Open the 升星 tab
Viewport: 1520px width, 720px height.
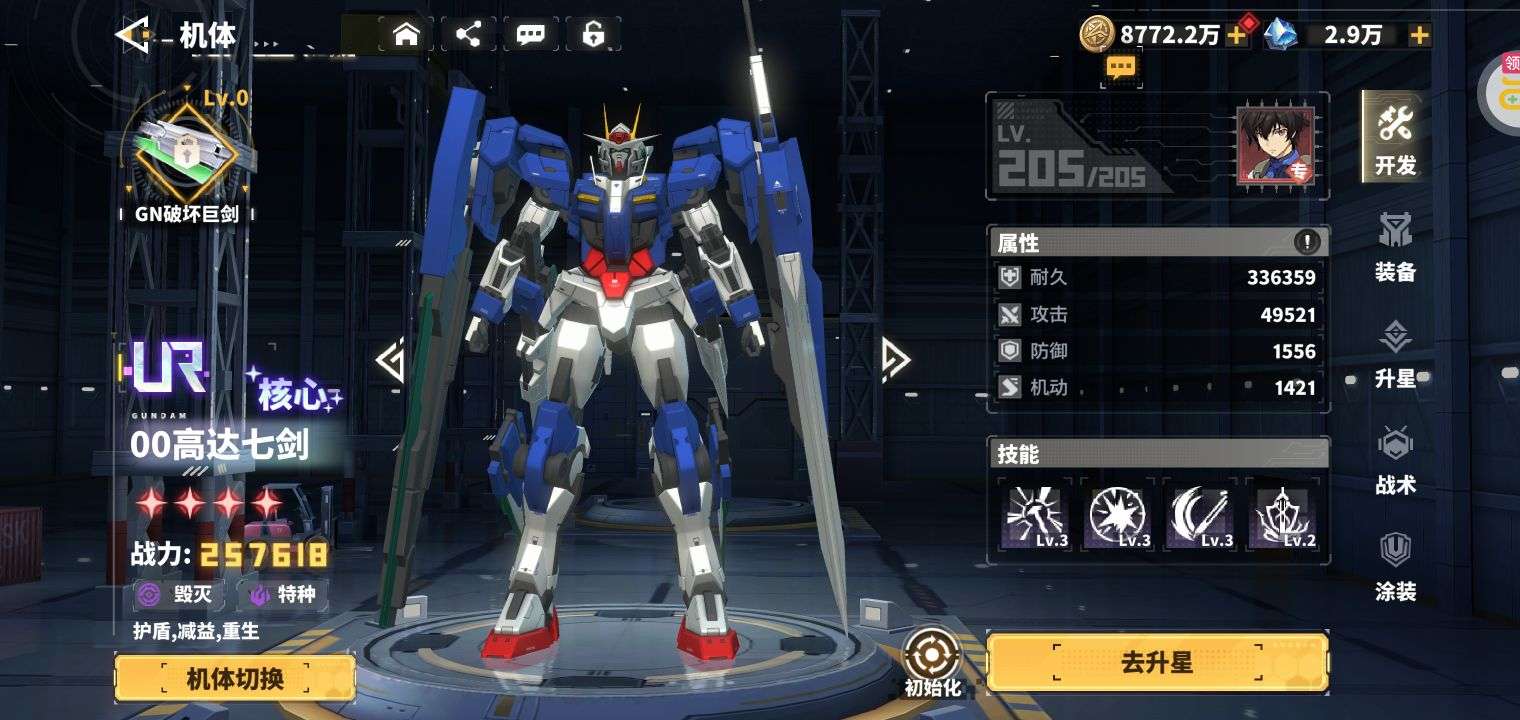(1395, 352)
